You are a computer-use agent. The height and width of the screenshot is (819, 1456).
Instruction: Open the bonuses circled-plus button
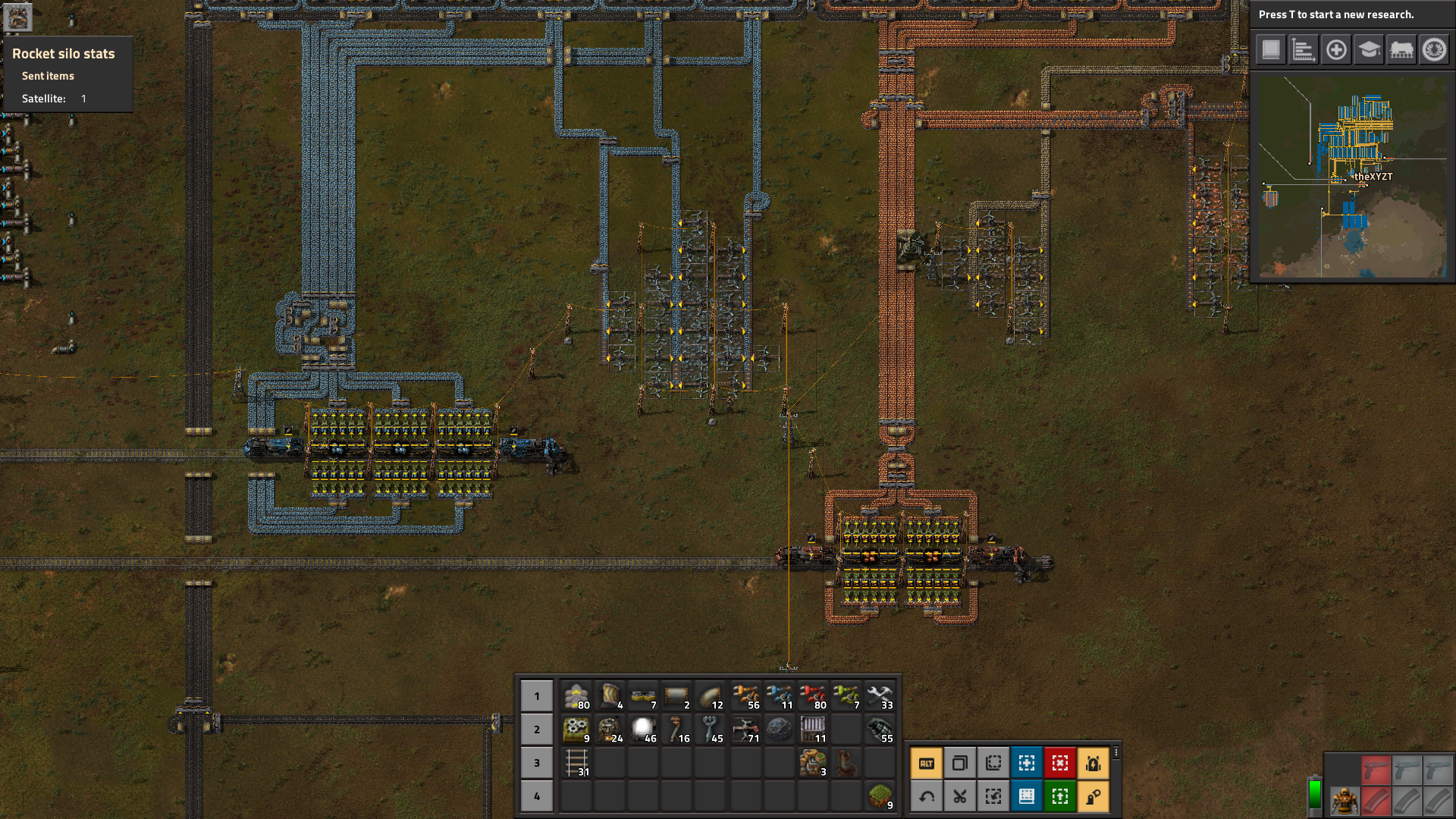click(1336, 50)
